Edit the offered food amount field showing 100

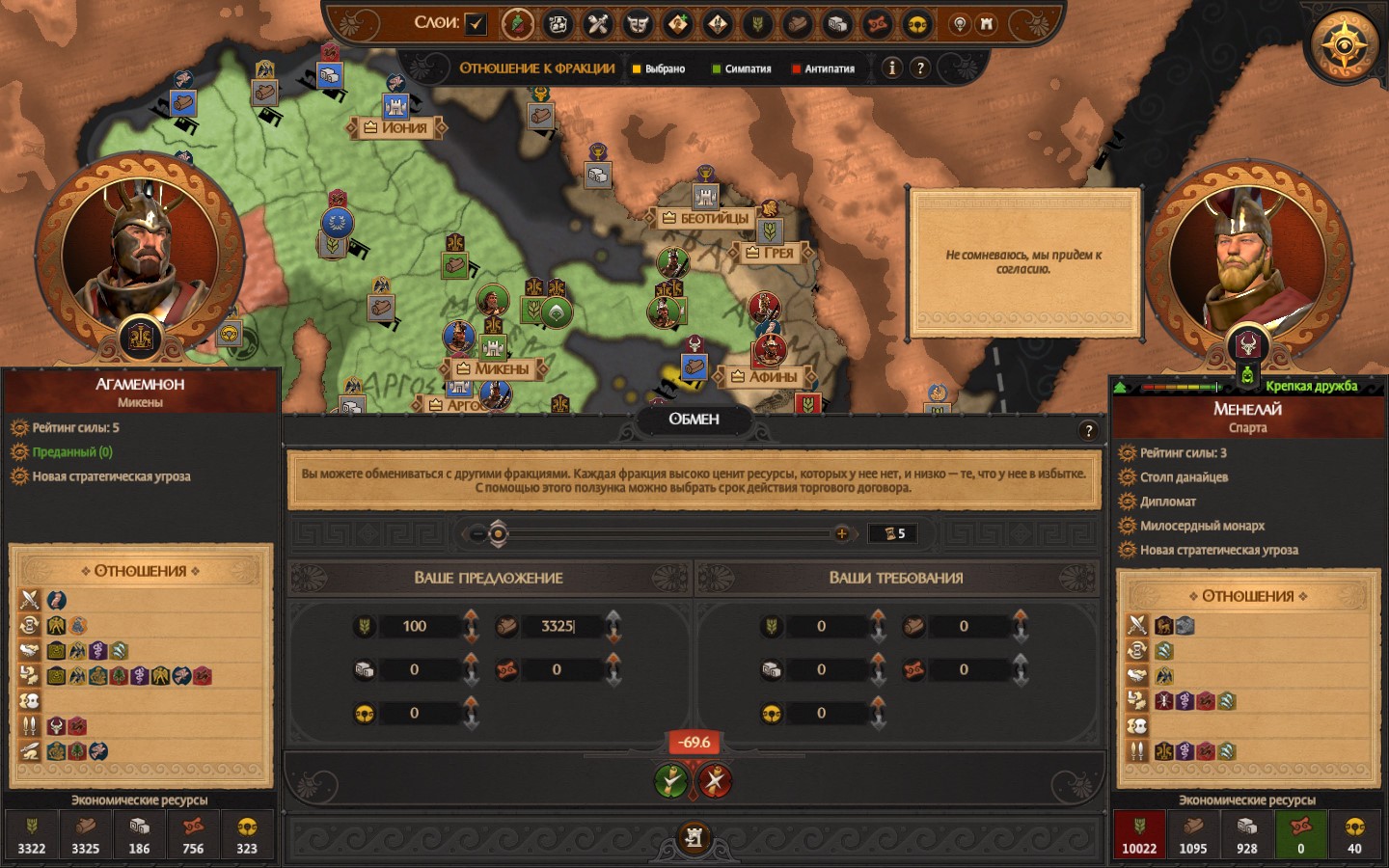point(416,626)
